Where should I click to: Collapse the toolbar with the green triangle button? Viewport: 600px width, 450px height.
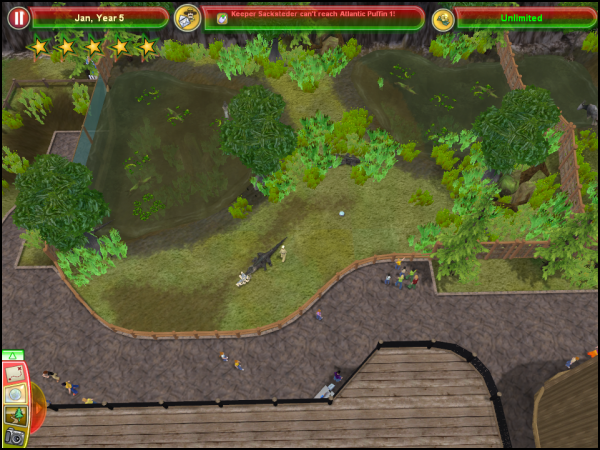point(12,355)
